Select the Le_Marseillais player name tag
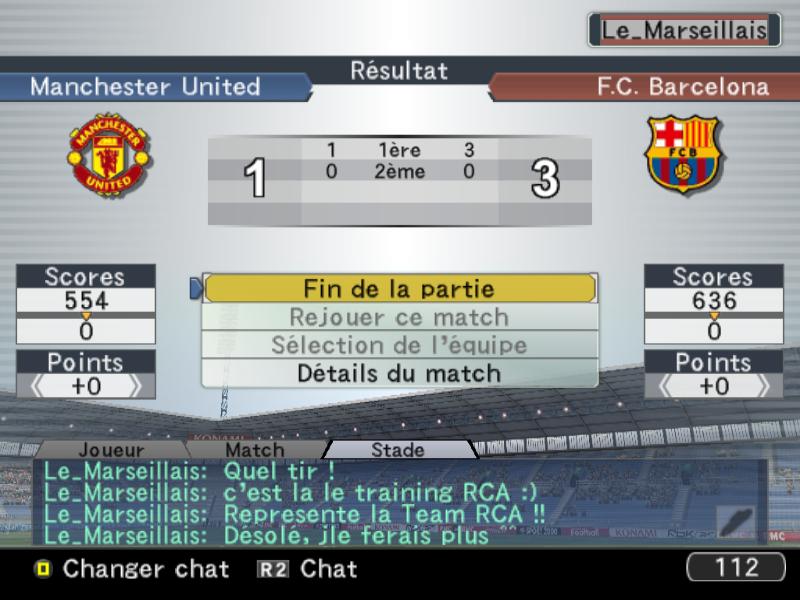Image resolution: width=800 pixels, height=600 pixels. click(x=684, y=30)
